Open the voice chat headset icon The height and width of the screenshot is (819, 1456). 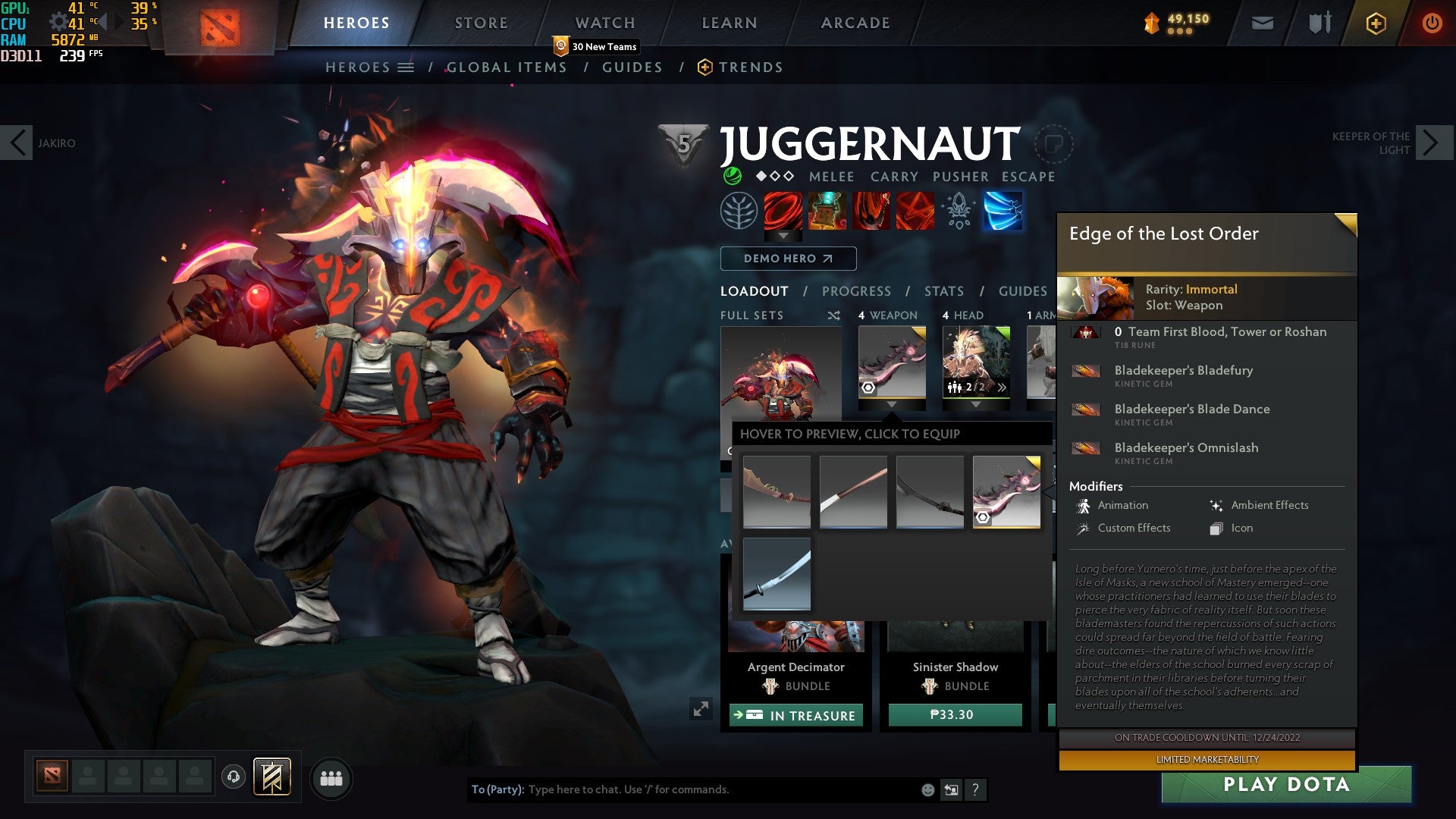232,778
